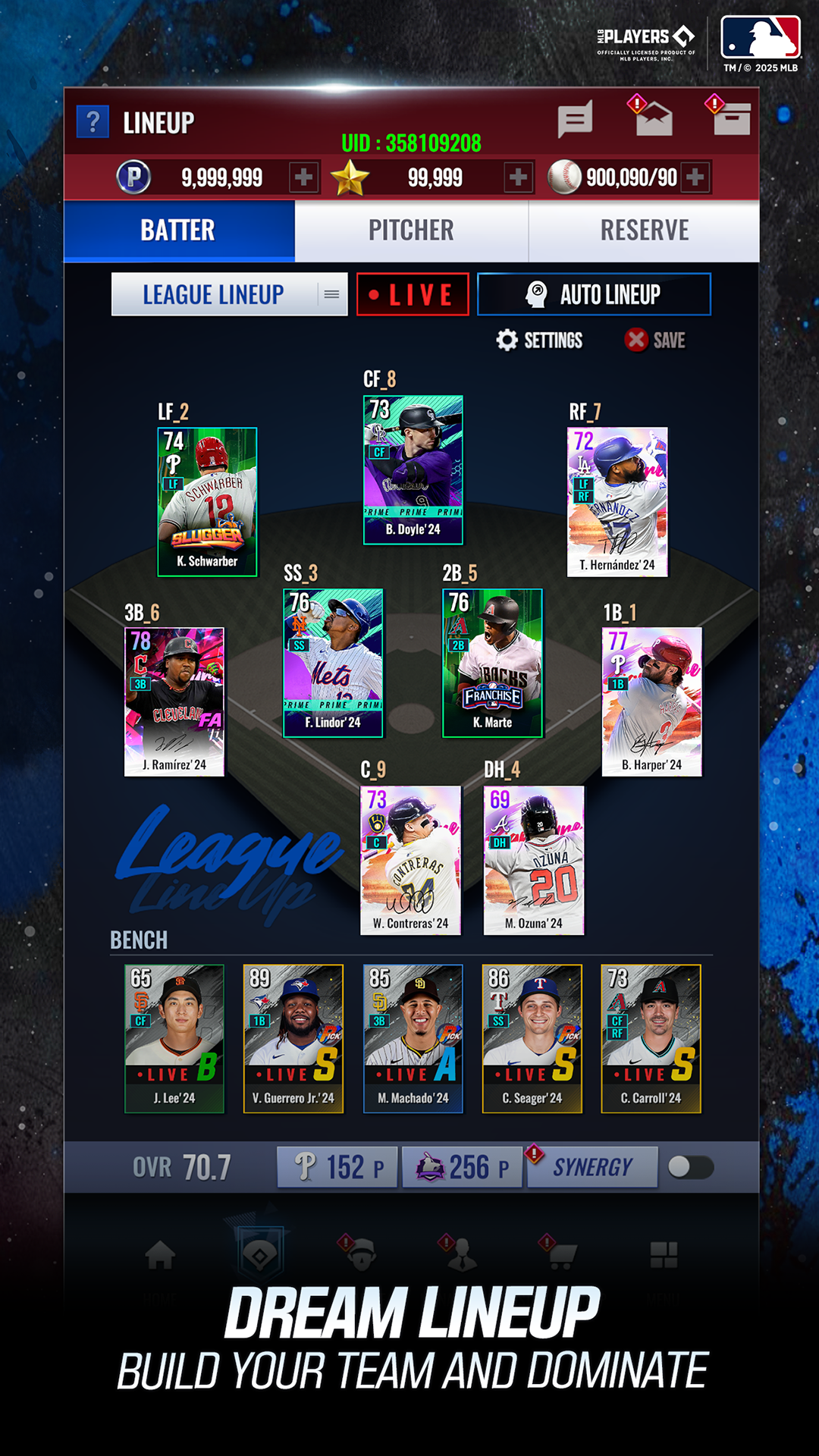This screenshot has height=1456, width=819.
Task: Switch to the Pitcher tab
Action: (x=411, y=231)
